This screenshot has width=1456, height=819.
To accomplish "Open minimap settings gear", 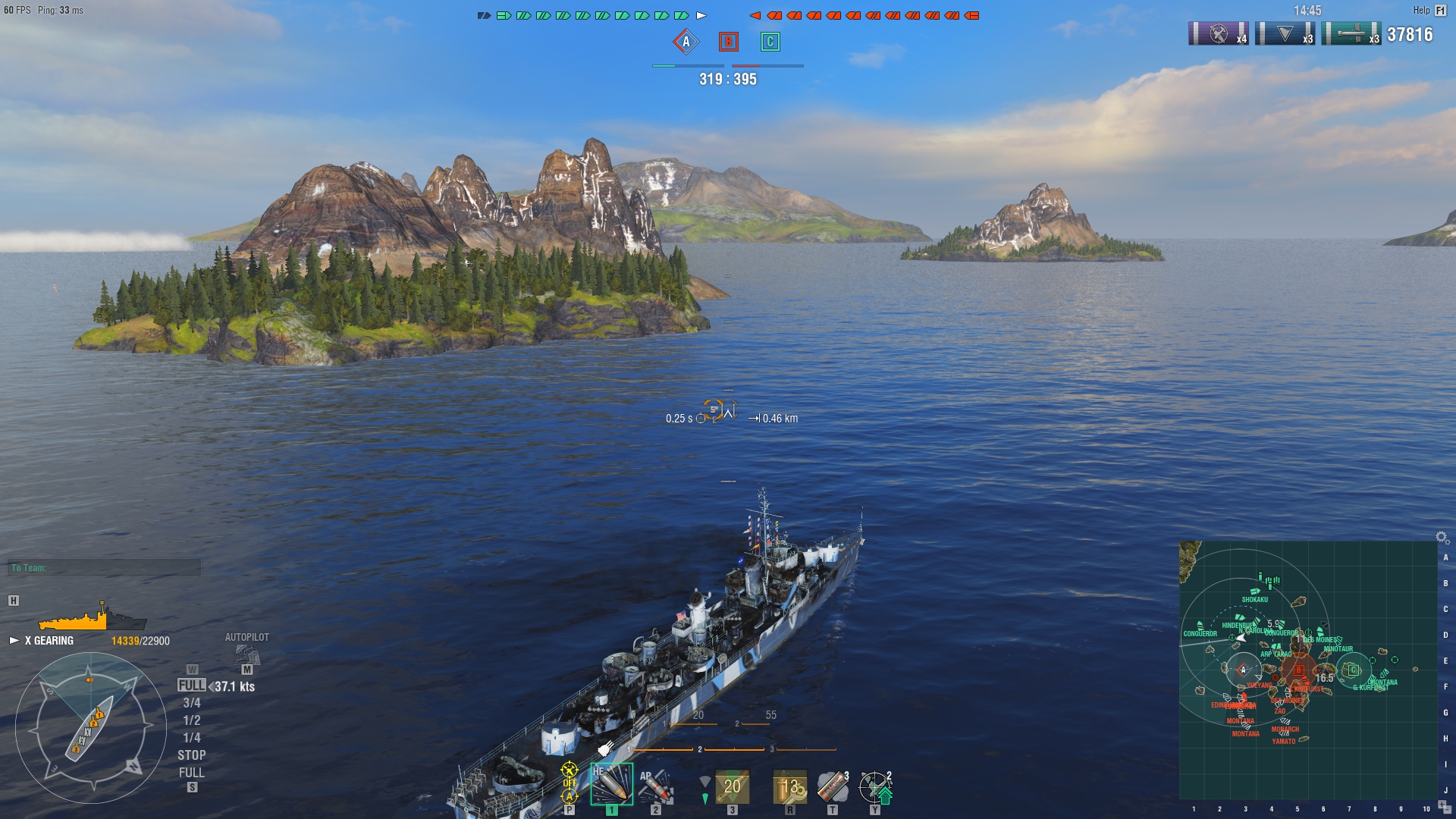I will click(x=1442, y=537).
